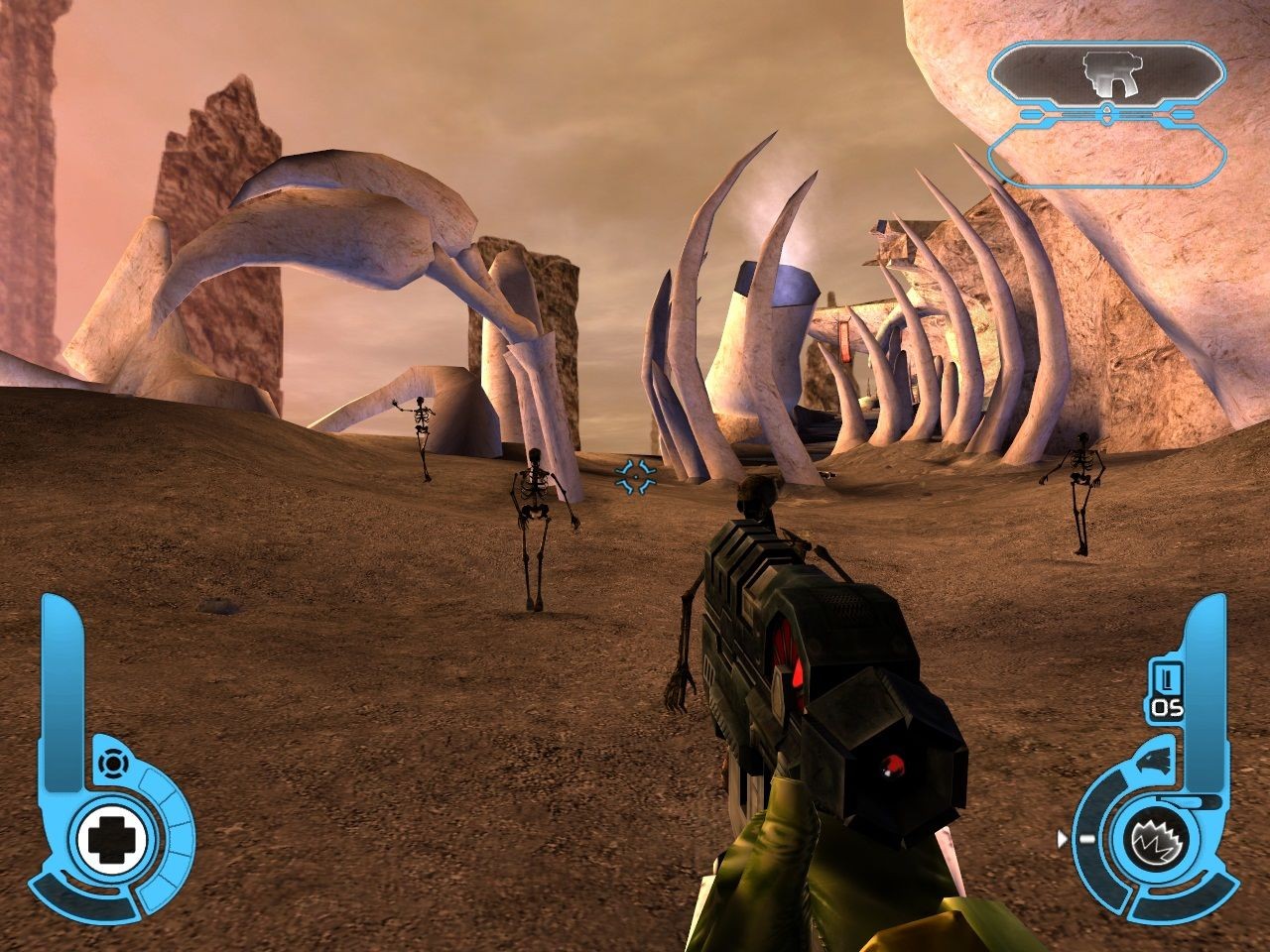Select the small circular target icon

(112, 764)
